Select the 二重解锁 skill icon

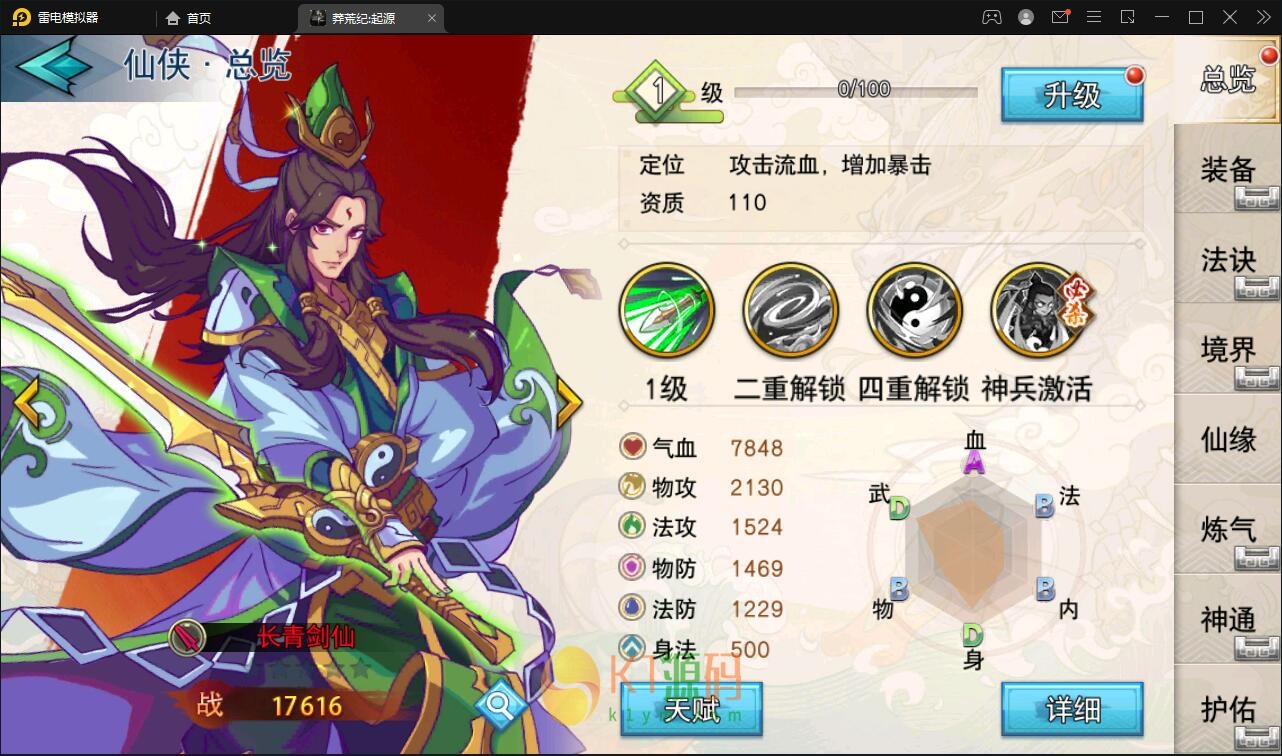(x=790, y=309)
